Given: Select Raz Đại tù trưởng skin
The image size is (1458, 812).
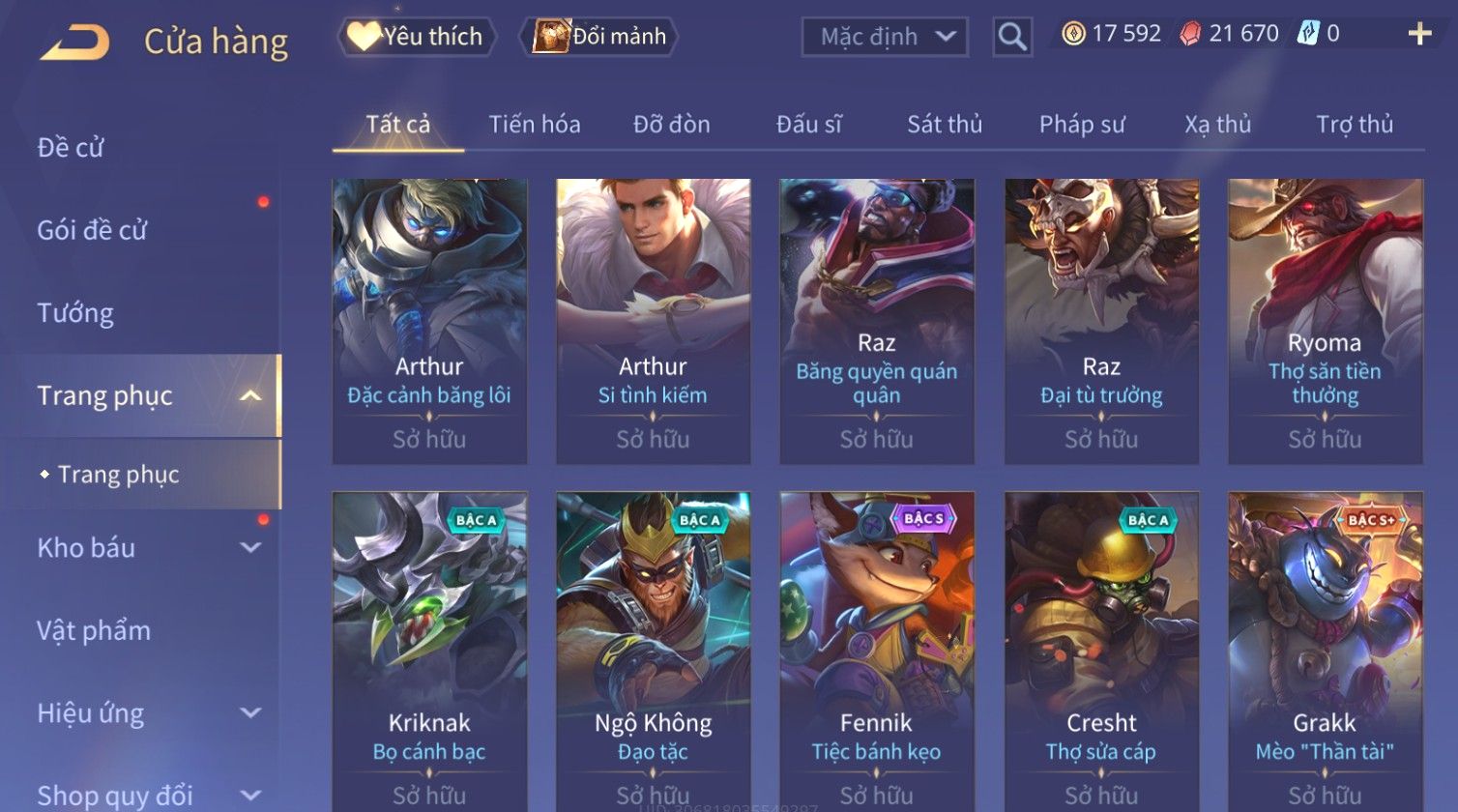Looking at the screenshot, I should tap(1101, 321).
